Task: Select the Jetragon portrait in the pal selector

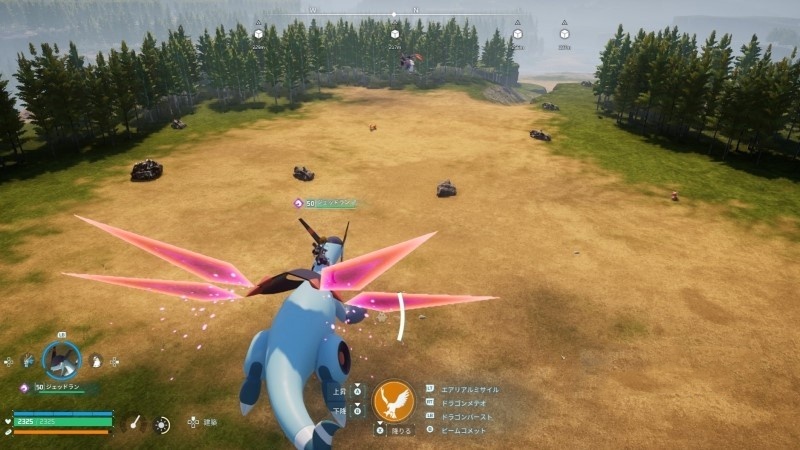Action: tap(60, 361)
